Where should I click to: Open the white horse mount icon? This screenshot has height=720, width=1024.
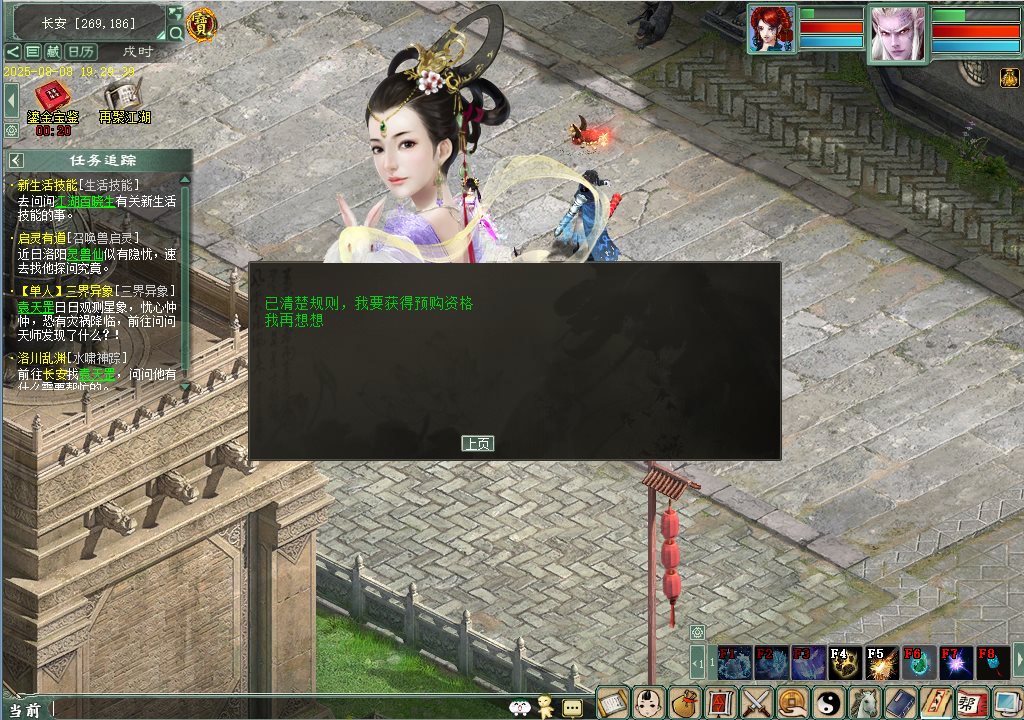click(865, 703)
